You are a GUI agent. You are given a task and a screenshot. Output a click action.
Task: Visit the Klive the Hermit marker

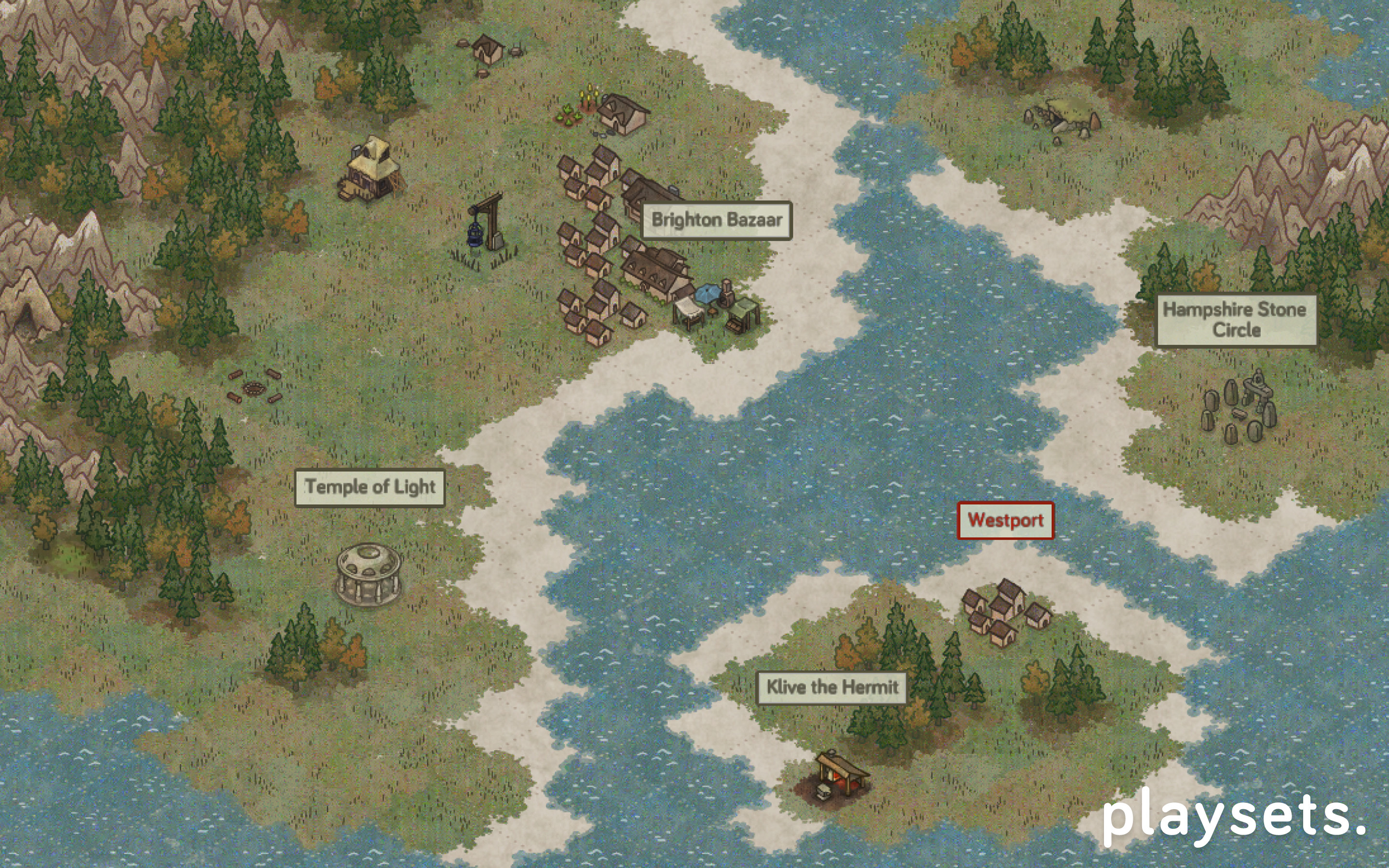tap(831, 687)
